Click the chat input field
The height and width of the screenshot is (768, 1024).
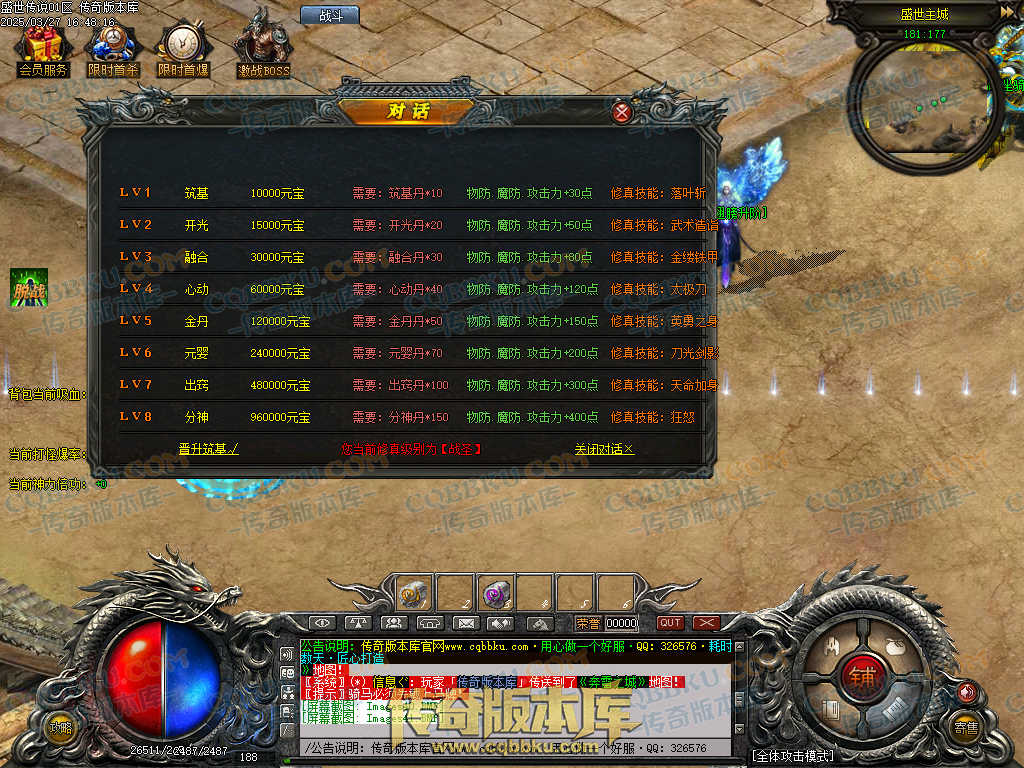coord(520,748)
